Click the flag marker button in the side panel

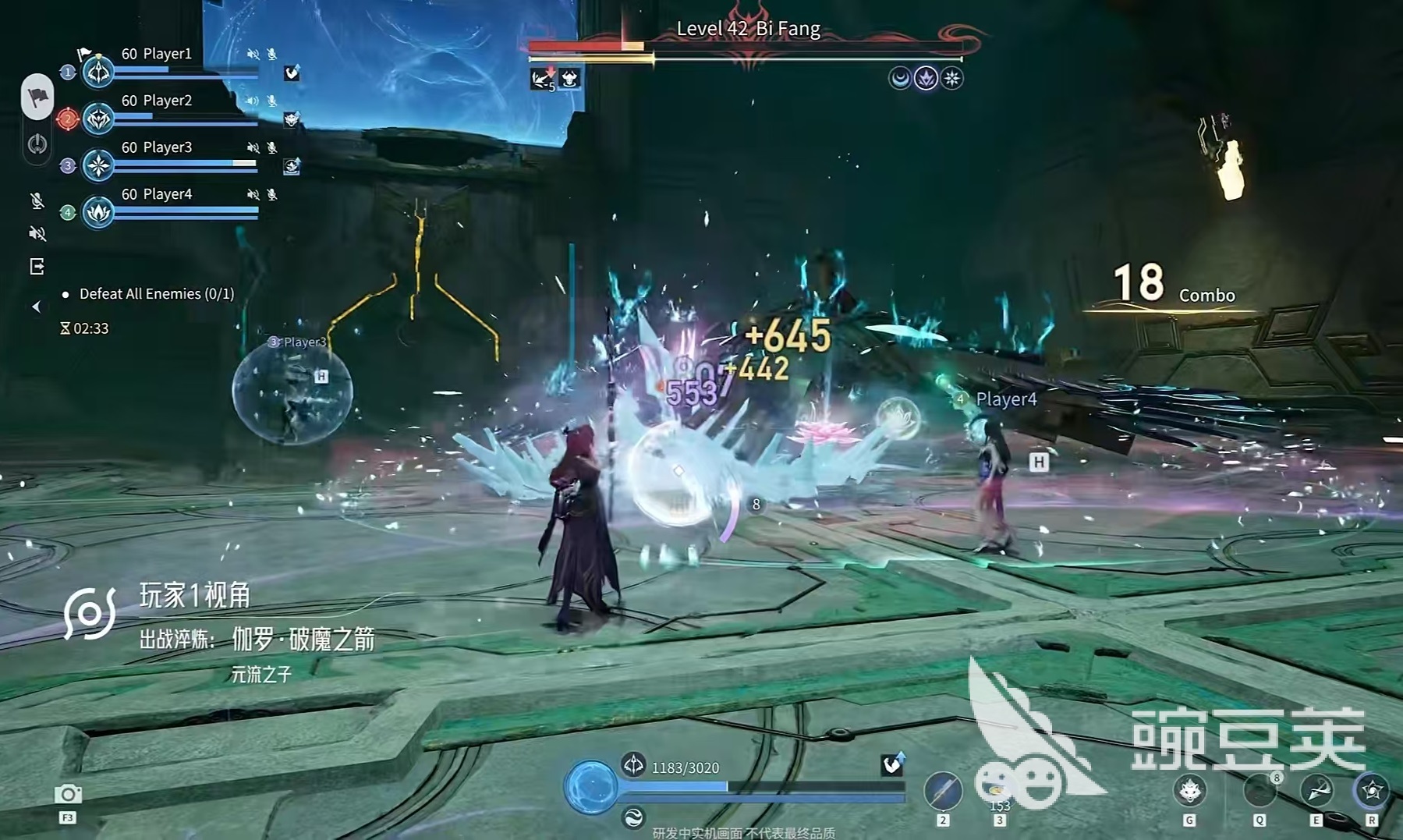[x=37, y=97]
